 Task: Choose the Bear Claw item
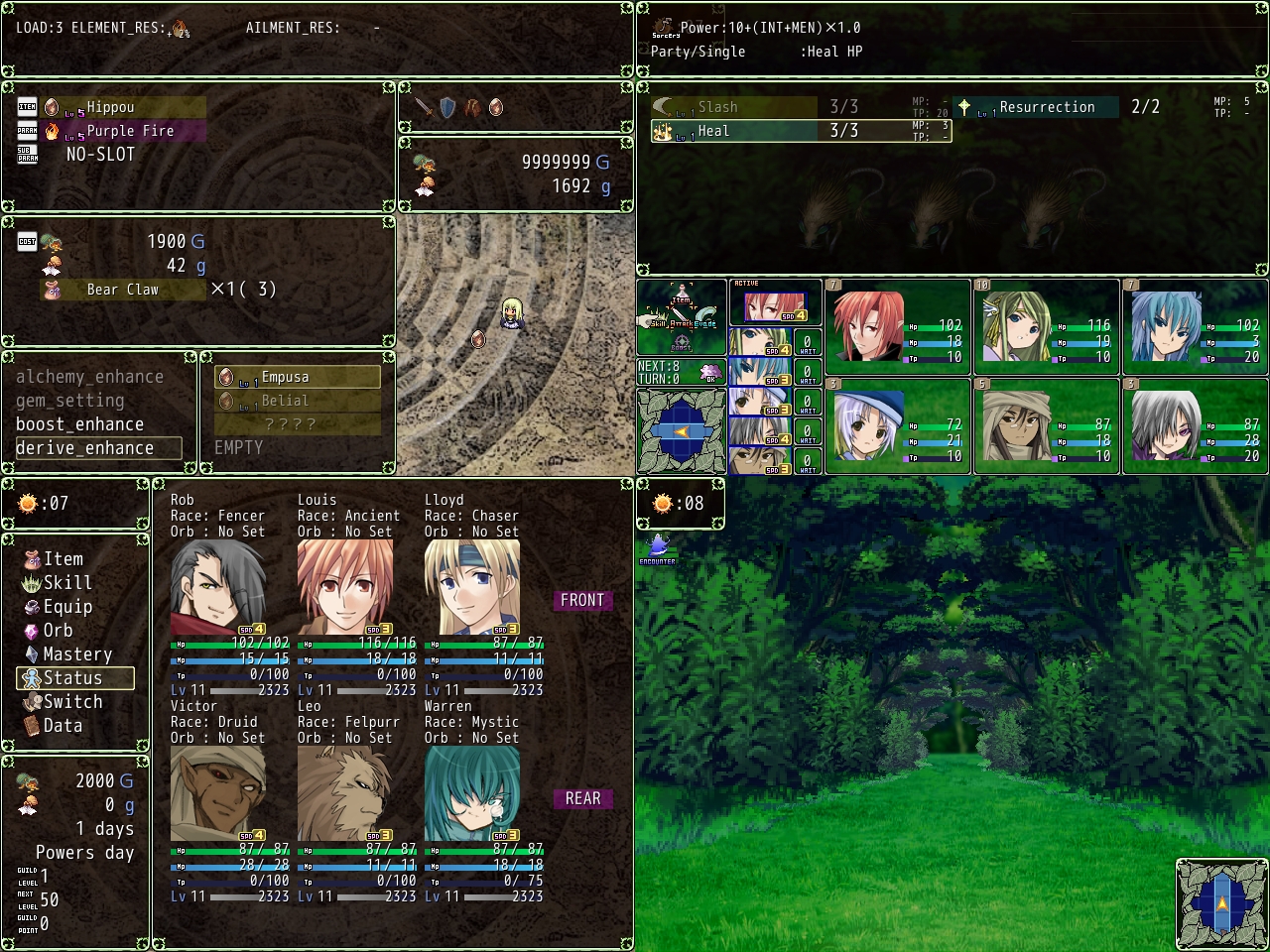point(121,290)
